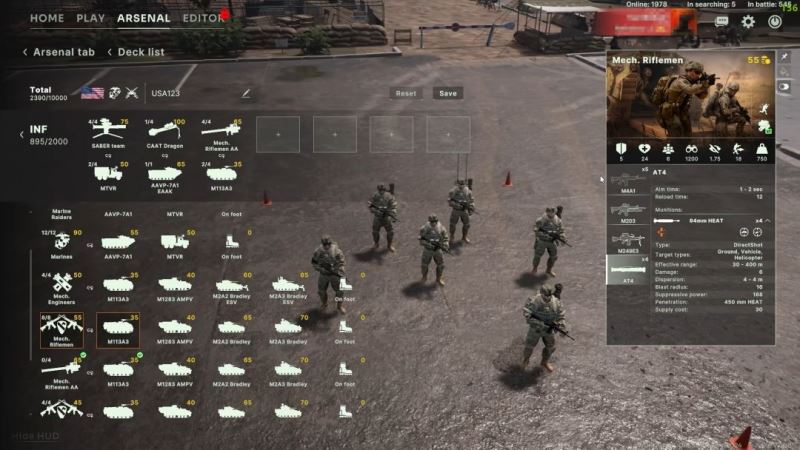Collapse the 84mm HEAT munitions section
800x450 pixels.
click(767, 220)
